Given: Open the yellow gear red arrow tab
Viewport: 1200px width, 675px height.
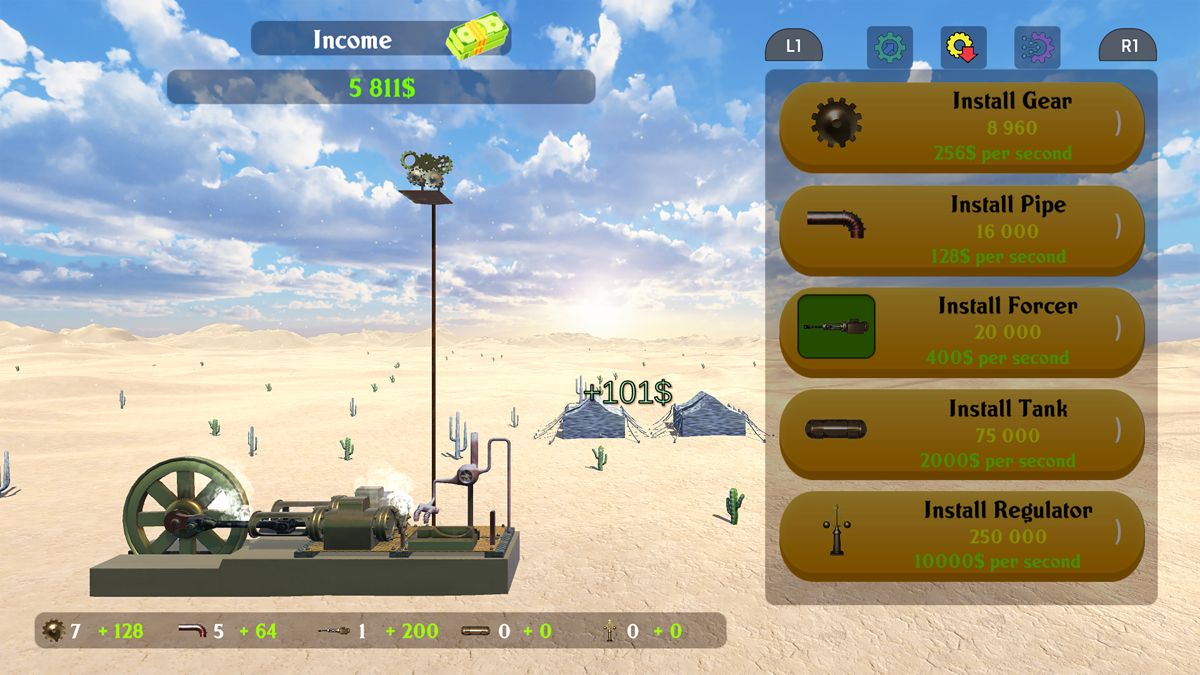Looking at the screenshot, I should (963, 47).
